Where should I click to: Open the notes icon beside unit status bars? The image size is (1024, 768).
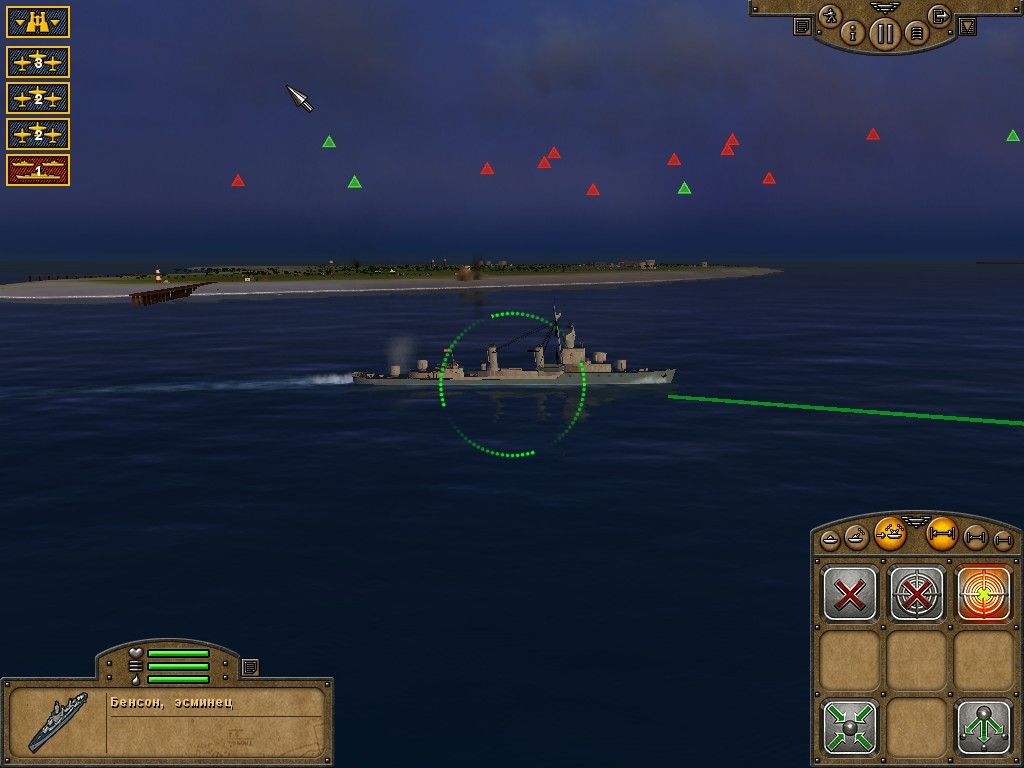pyautogui.click(x=250, y=666)
